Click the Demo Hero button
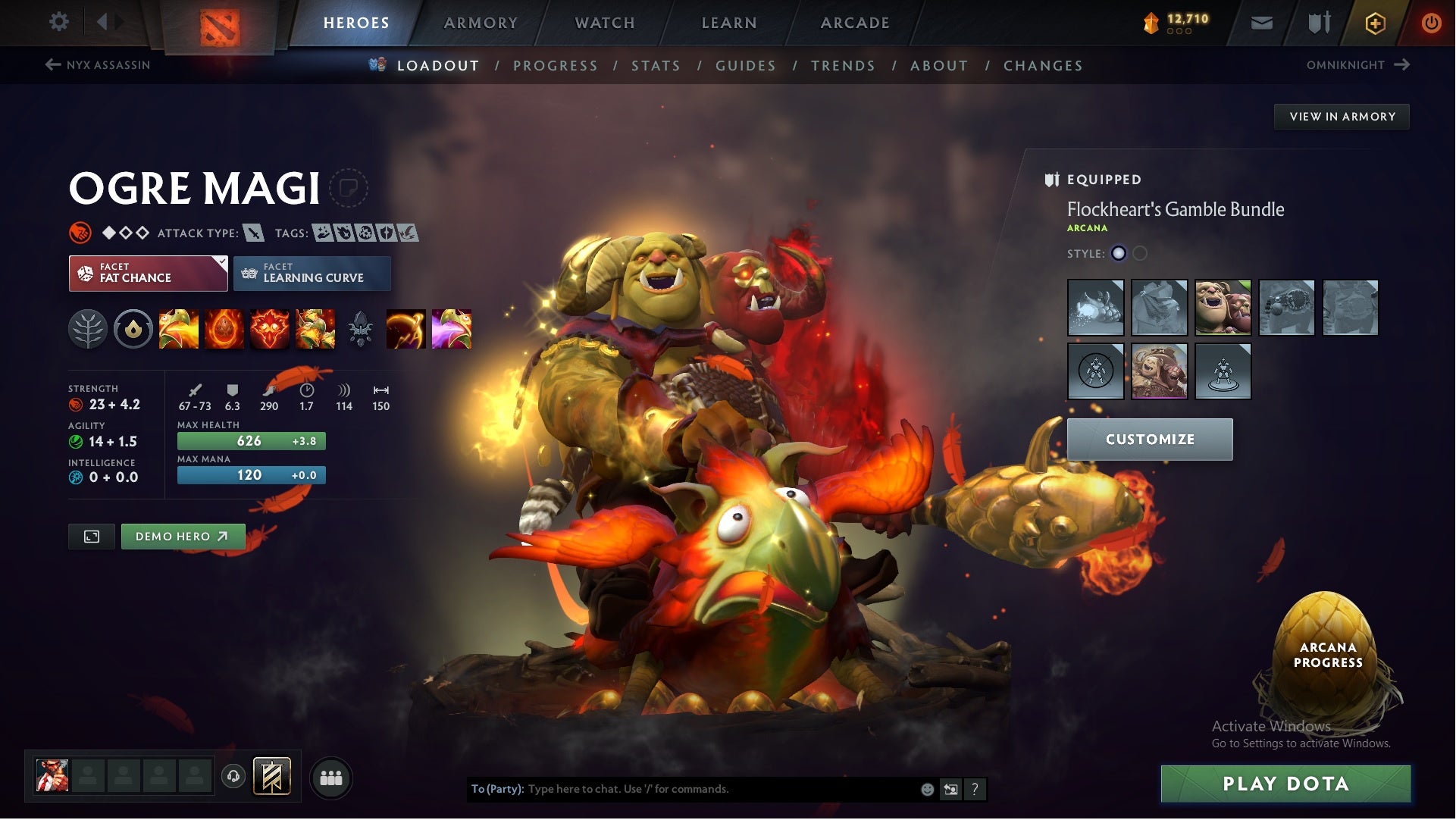This screenshot has width=1456, height=820. tap(182, 536)
